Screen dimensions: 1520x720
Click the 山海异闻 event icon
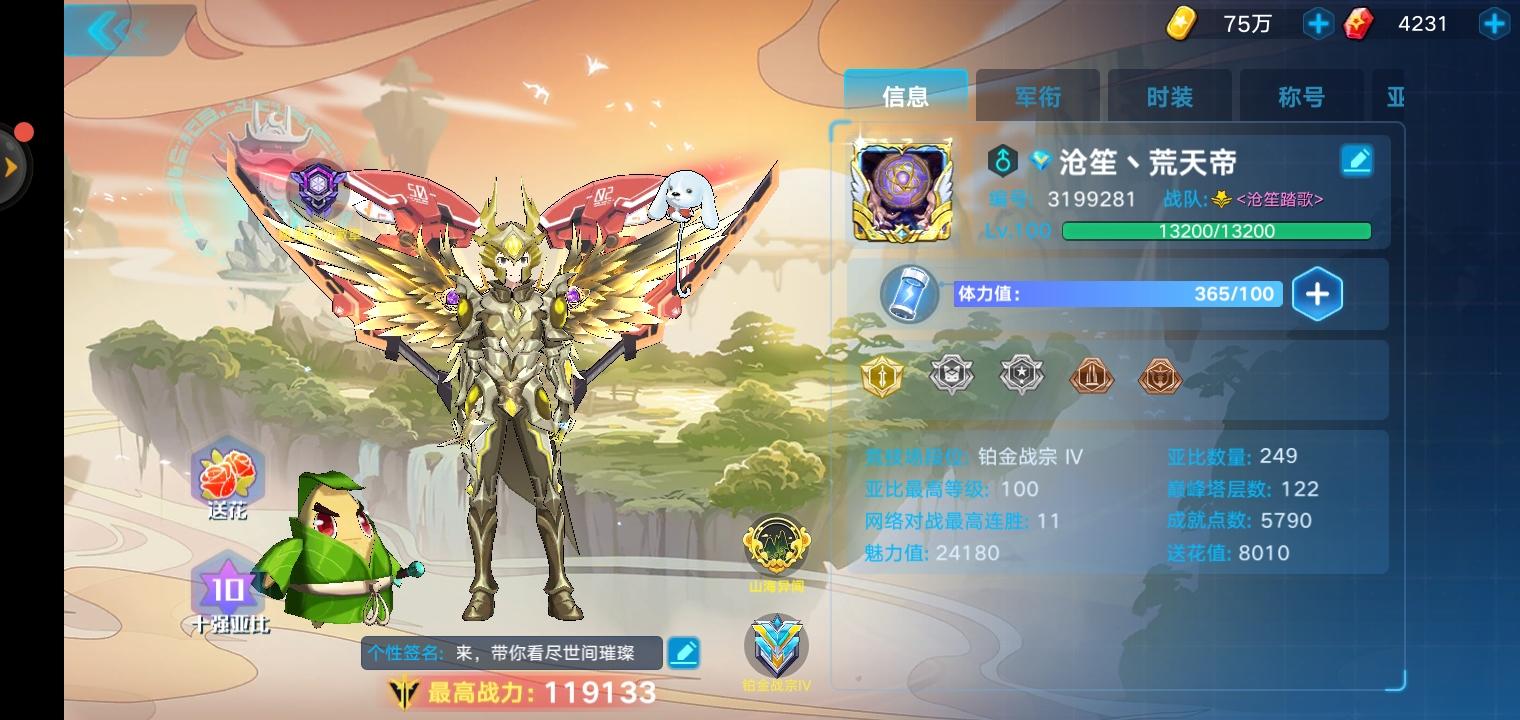pos(775,545)
